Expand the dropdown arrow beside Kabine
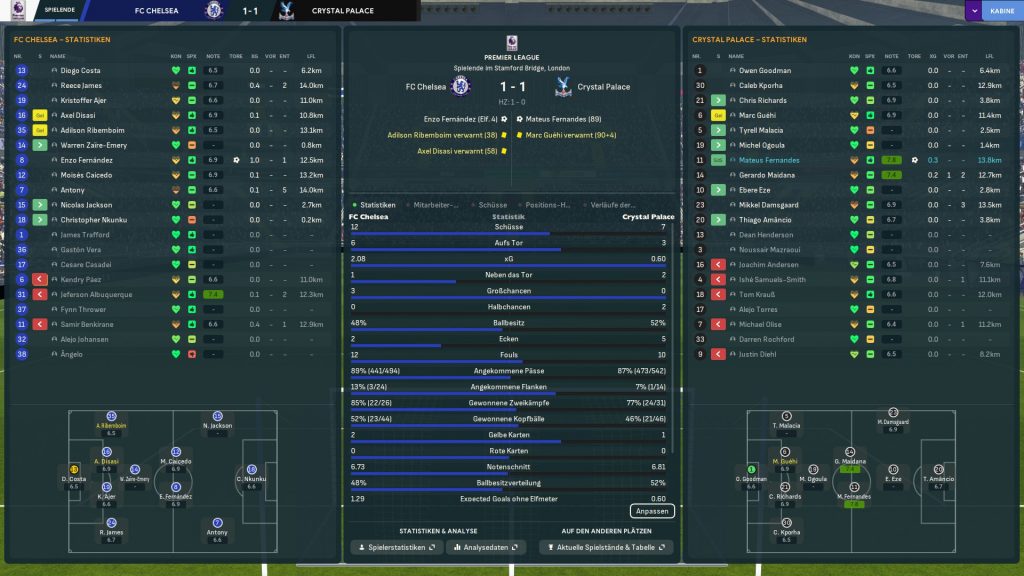The height and width of the screenshot is (576, 1024). (x=973, y=11)
